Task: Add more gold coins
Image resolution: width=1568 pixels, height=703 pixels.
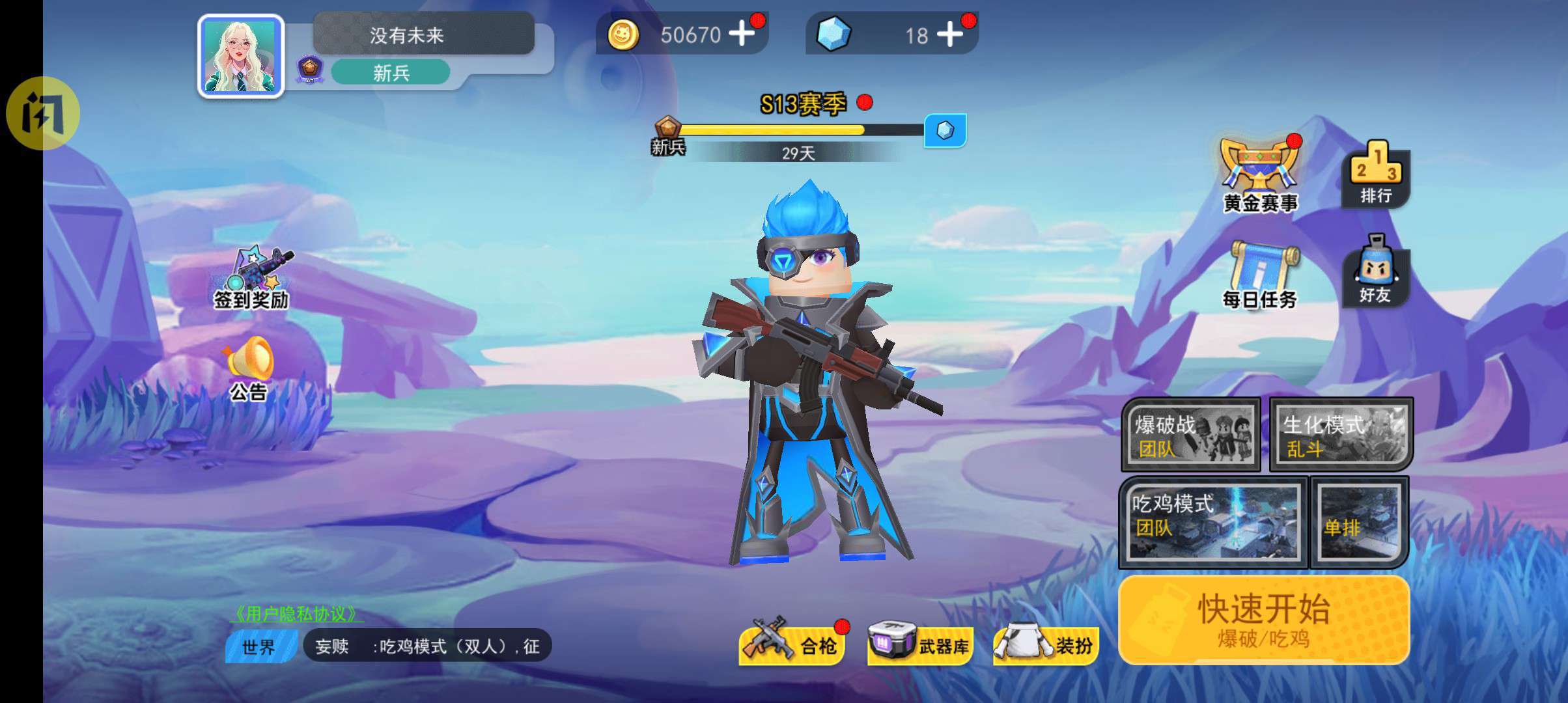Action: point(742,33)
